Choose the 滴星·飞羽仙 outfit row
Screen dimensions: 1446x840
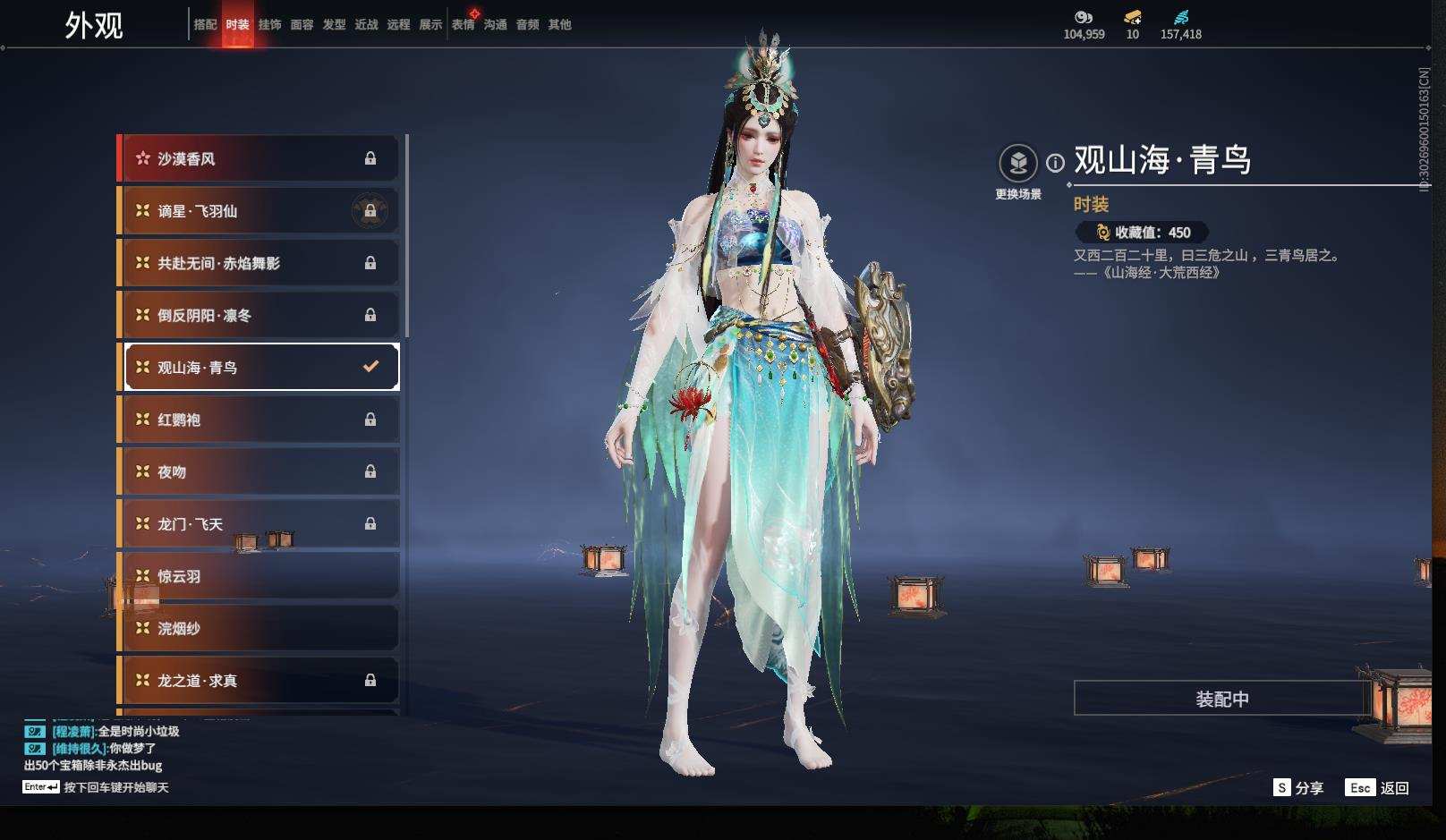[259, 211]
